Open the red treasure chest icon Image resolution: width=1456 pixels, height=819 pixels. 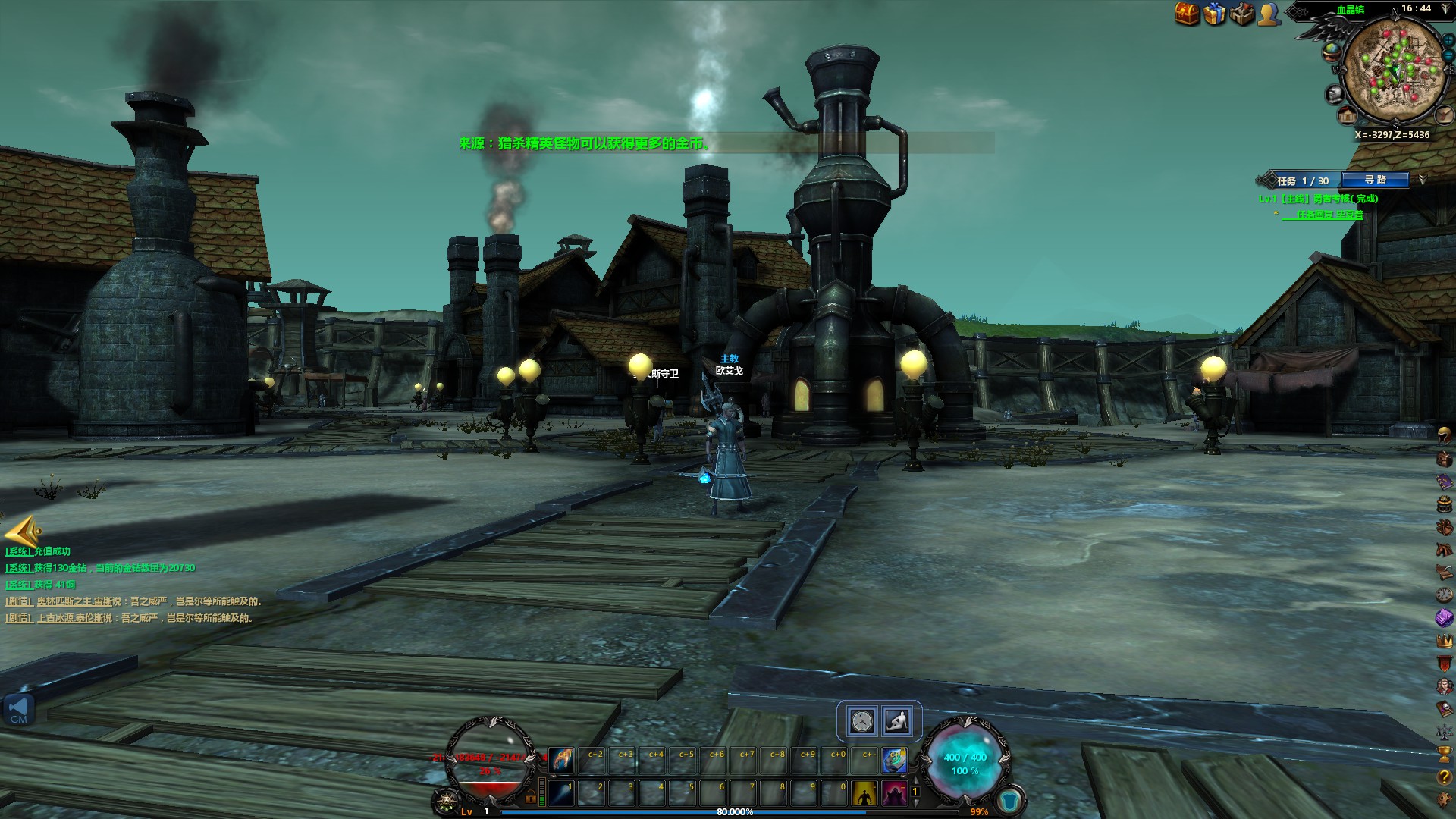point(1188,14)
